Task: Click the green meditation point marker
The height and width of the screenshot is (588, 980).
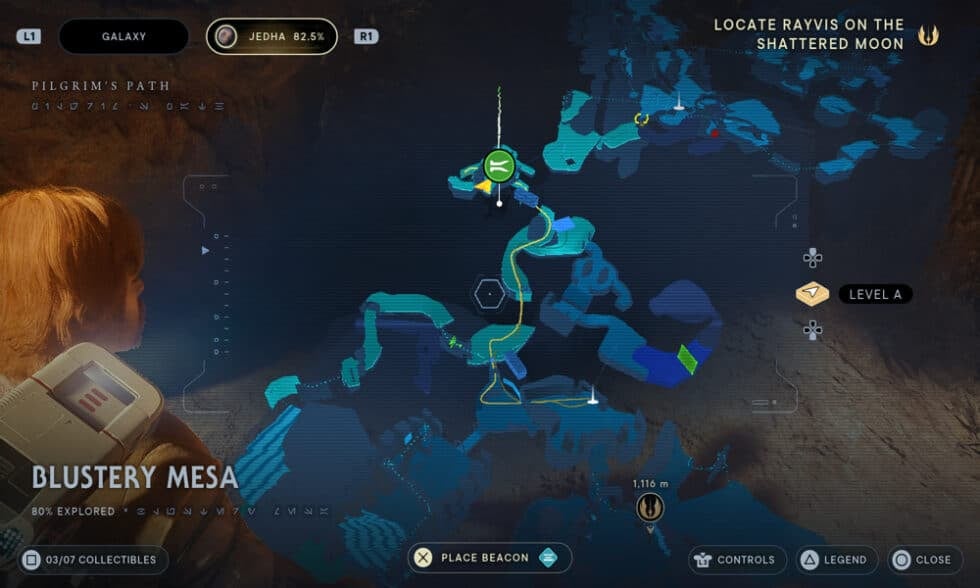Action: [499, 165]
